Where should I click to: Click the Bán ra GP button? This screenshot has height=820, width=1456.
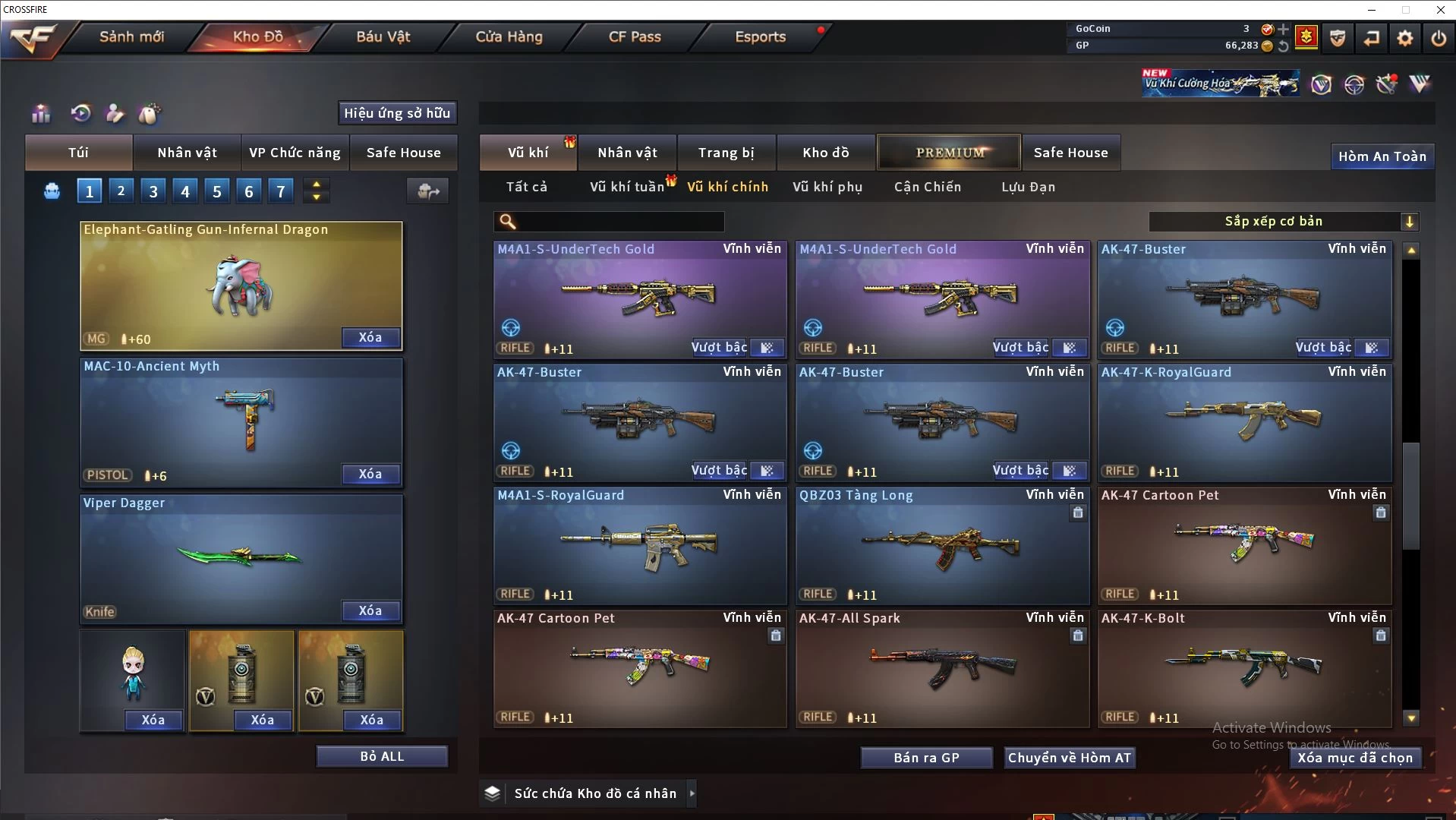[x=926, y=758]
